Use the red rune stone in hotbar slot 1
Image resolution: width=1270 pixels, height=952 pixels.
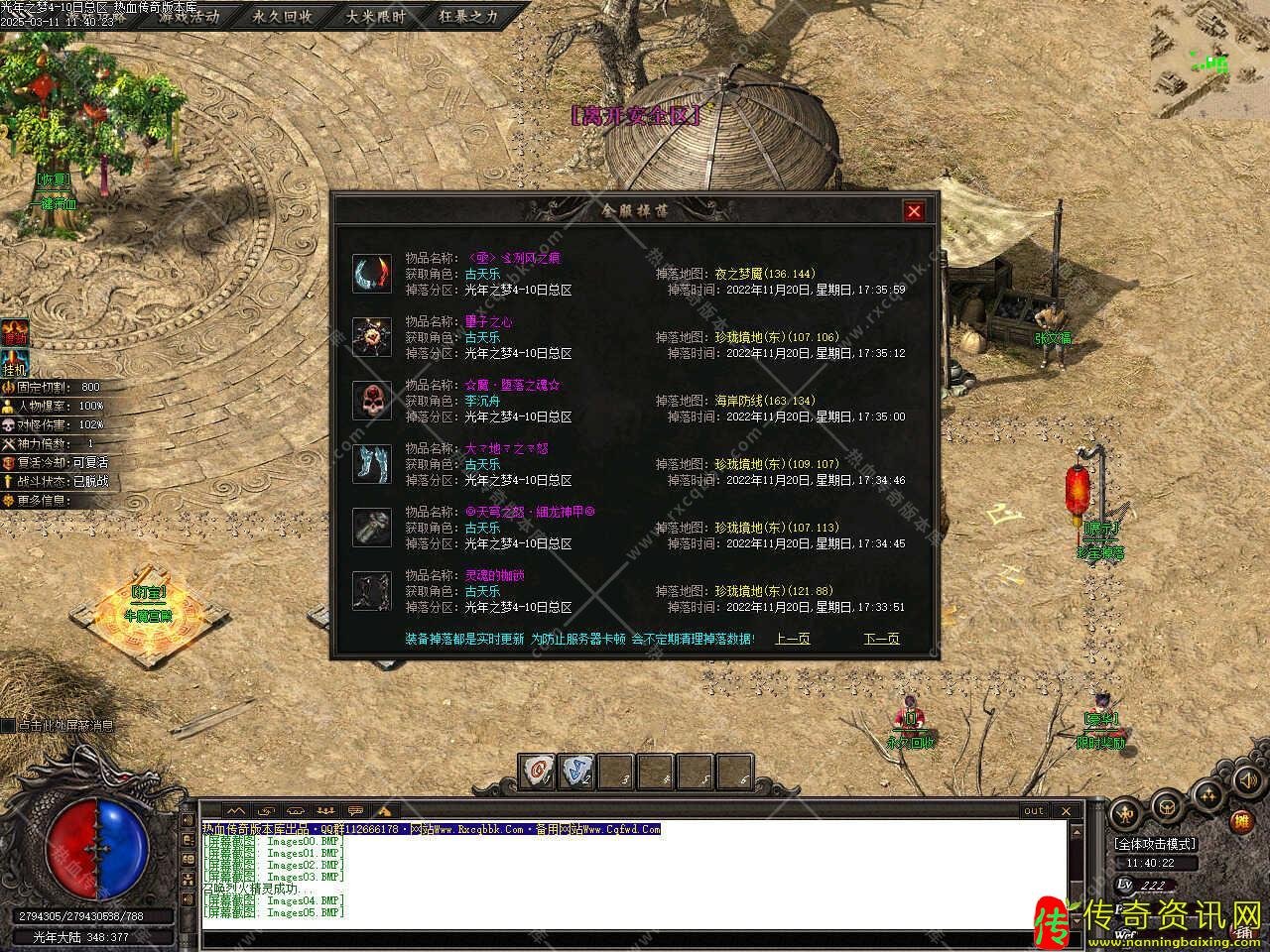point(537,770)
